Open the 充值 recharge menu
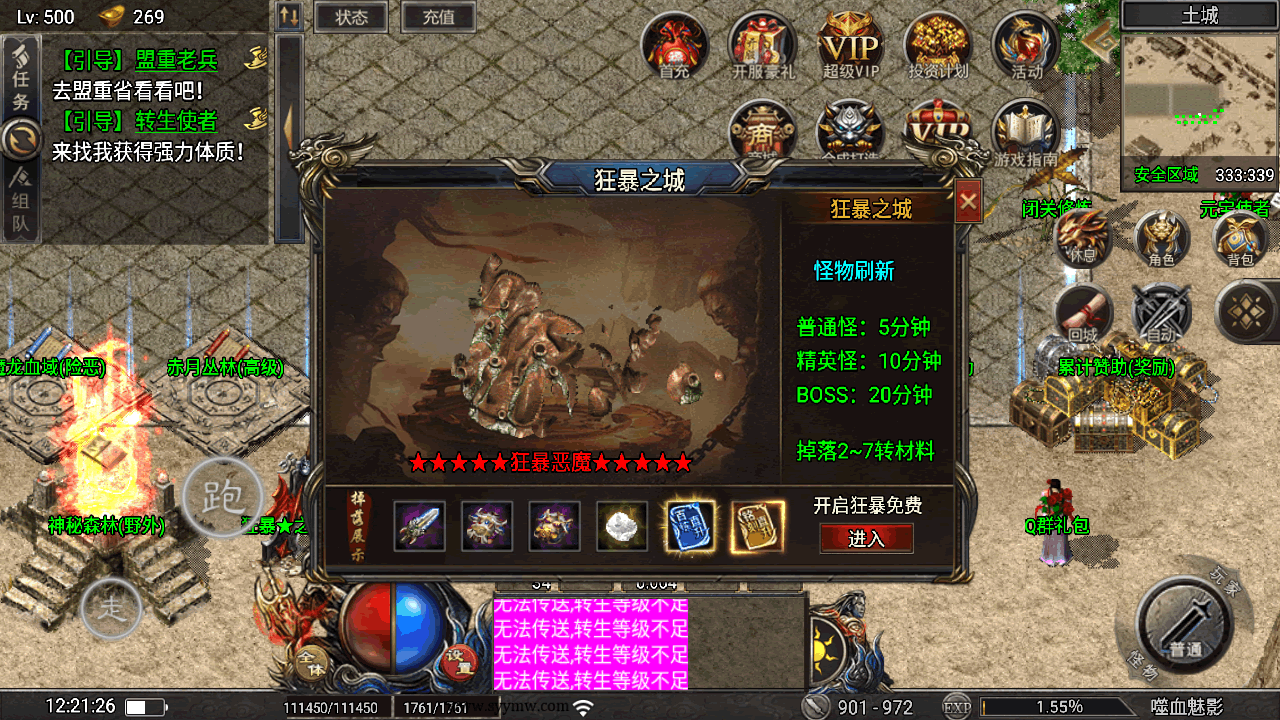1280x720 pixels. point(438,17)
